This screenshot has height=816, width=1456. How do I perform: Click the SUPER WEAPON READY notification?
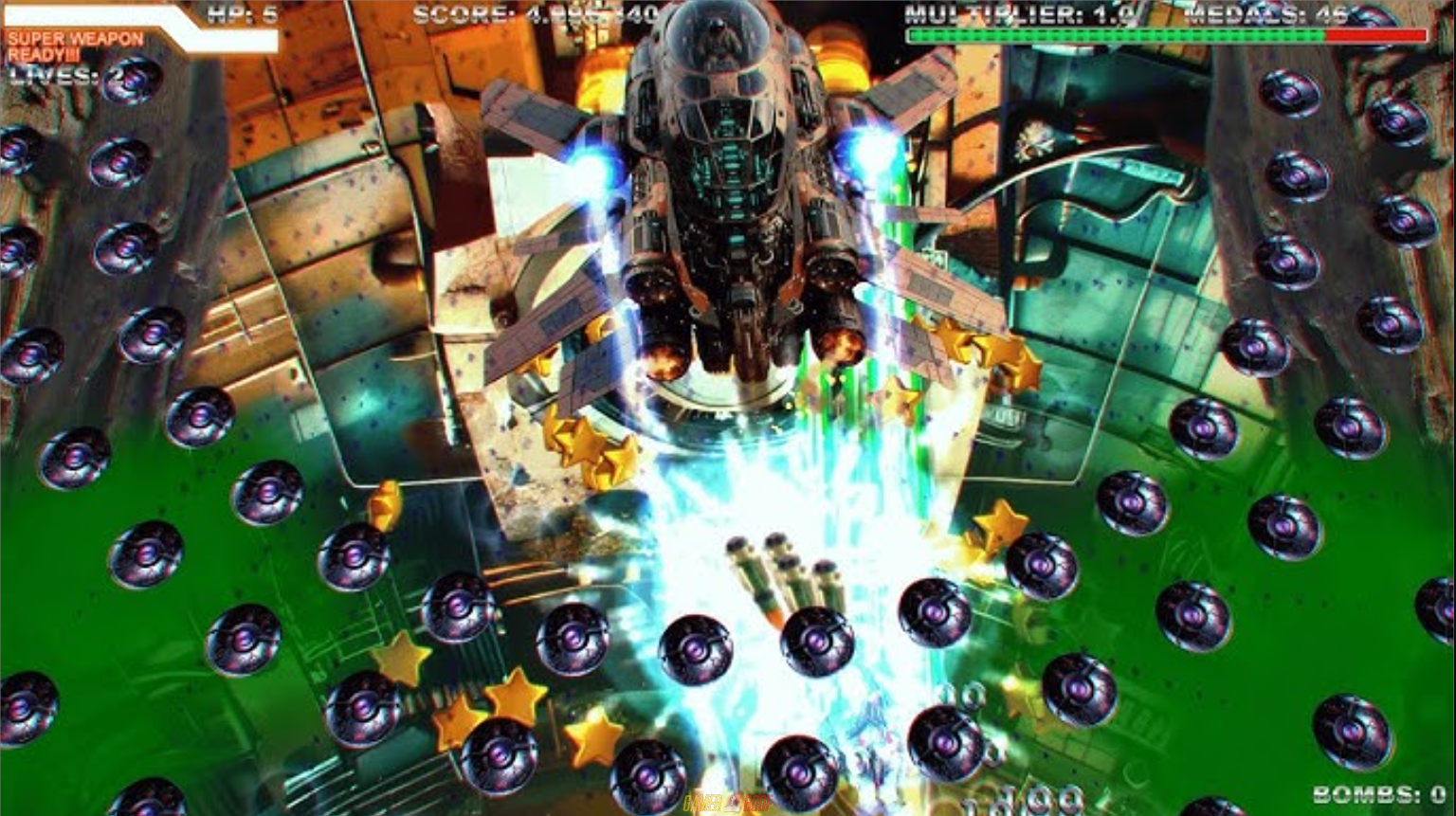click(69, 45)
